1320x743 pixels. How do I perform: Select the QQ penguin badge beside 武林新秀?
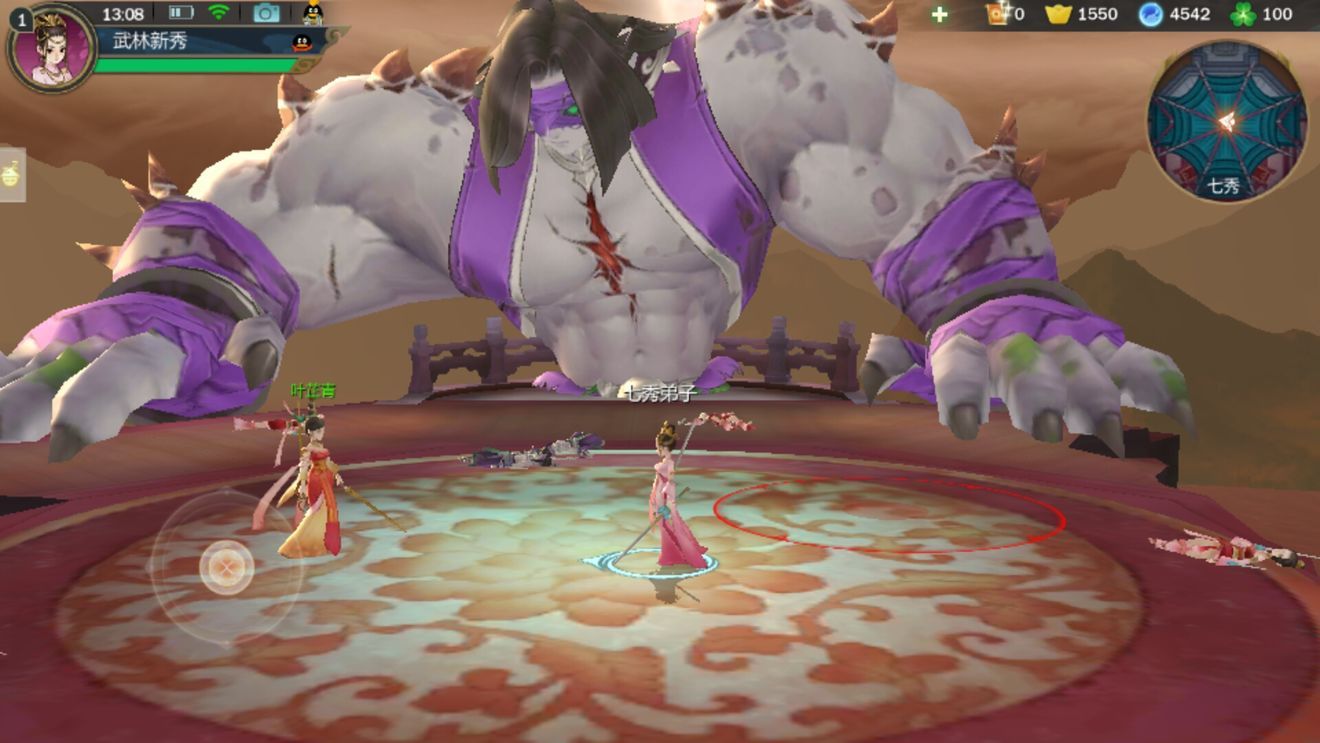300,42
